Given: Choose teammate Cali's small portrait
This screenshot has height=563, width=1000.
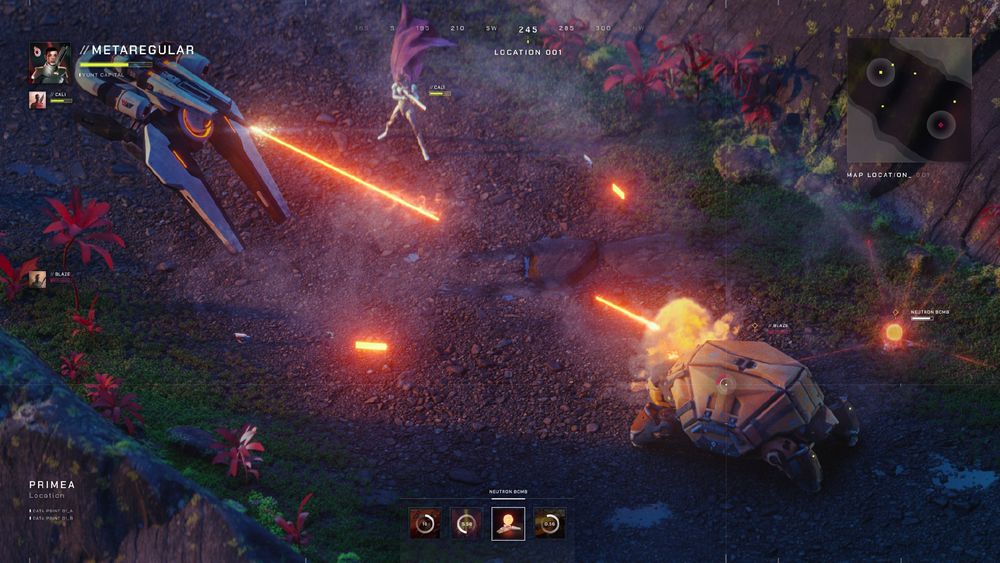Looking at the screenshot, I should [37, 99].
